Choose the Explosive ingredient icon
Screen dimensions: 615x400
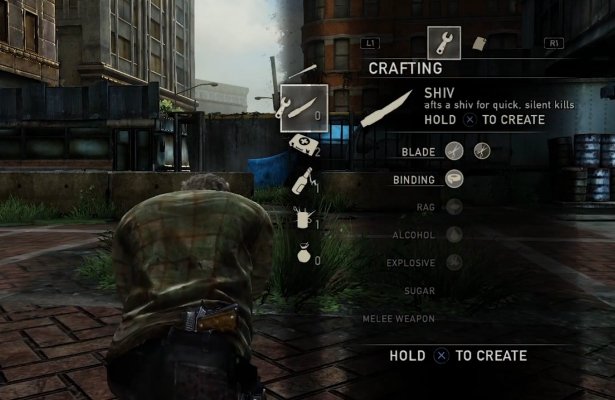click(x=455, y=262)
